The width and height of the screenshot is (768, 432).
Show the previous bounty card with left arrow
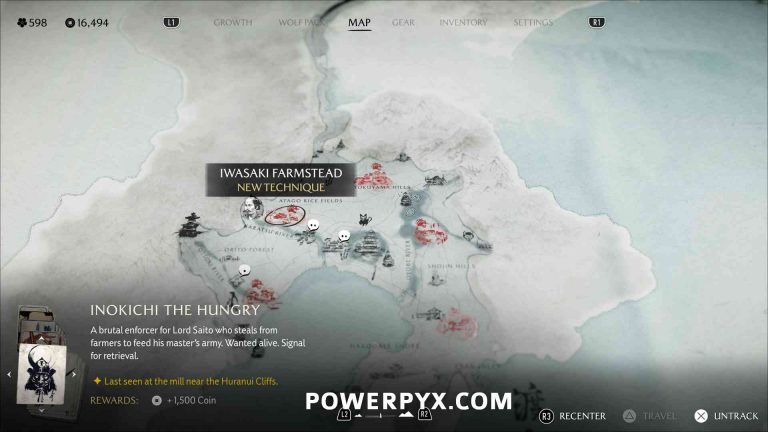(9, 375)
